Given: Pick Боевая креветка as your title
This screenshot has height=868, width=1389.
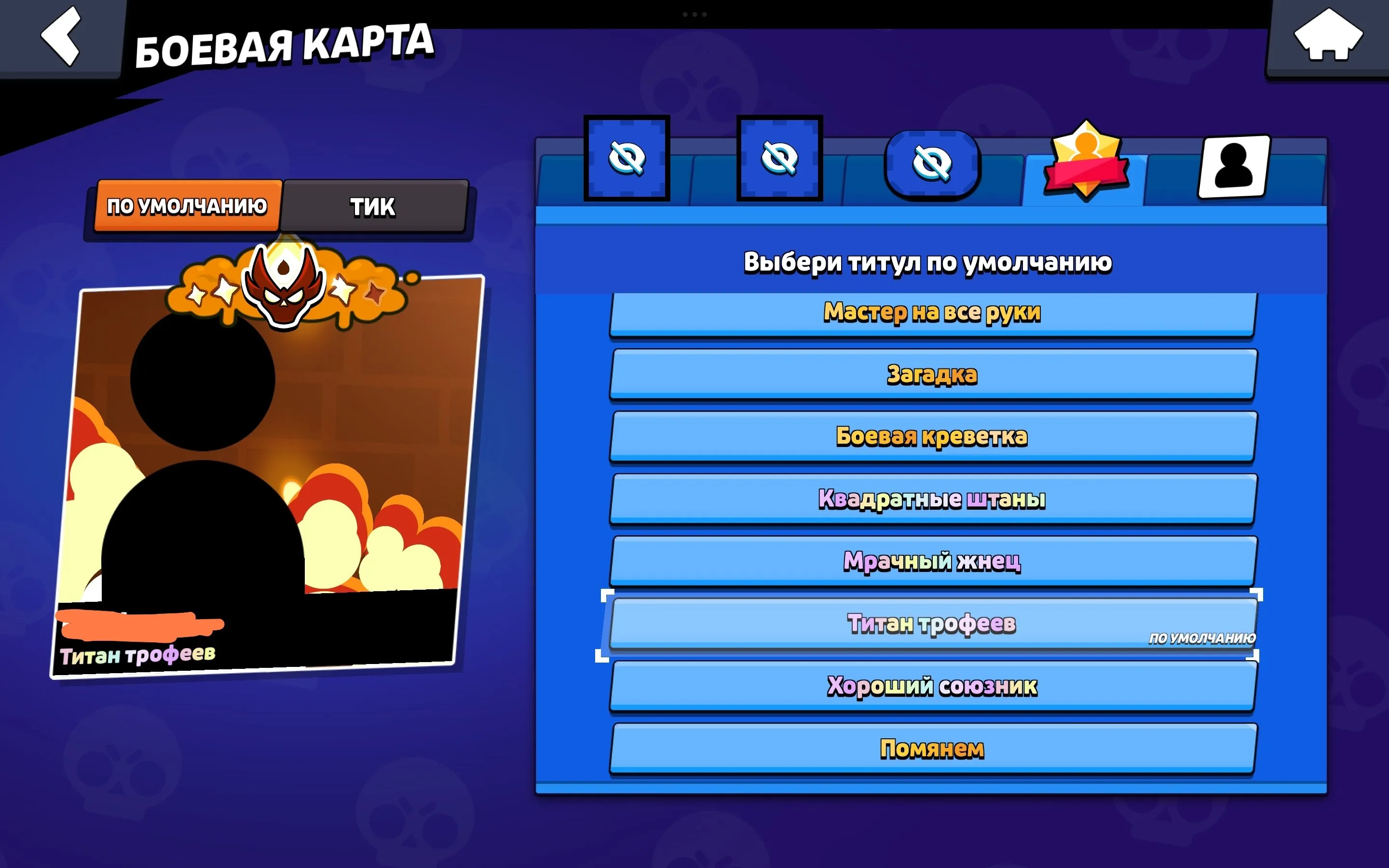Looking at the screenshot, I should [x=932, y=437].
